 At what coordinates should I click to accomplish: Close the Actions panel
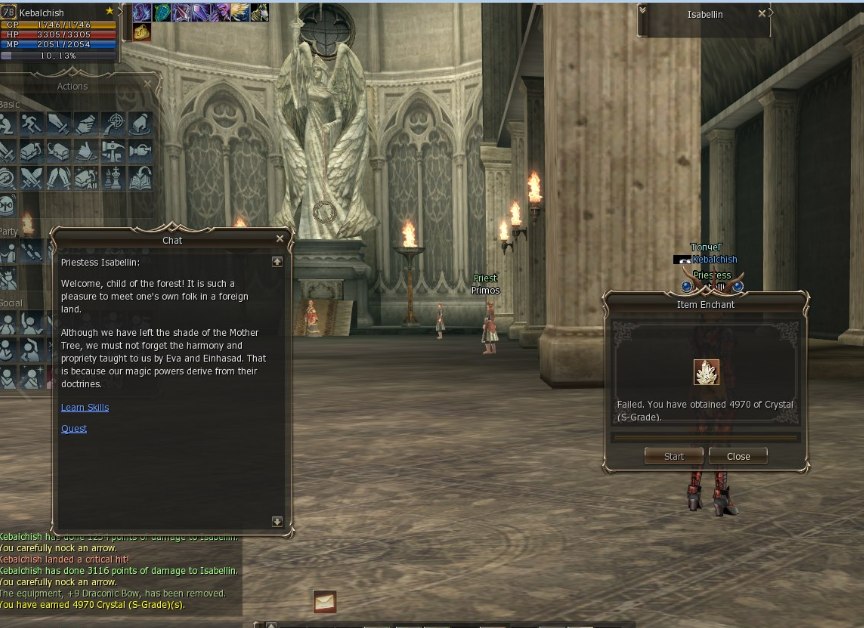(x=147, y=85)
